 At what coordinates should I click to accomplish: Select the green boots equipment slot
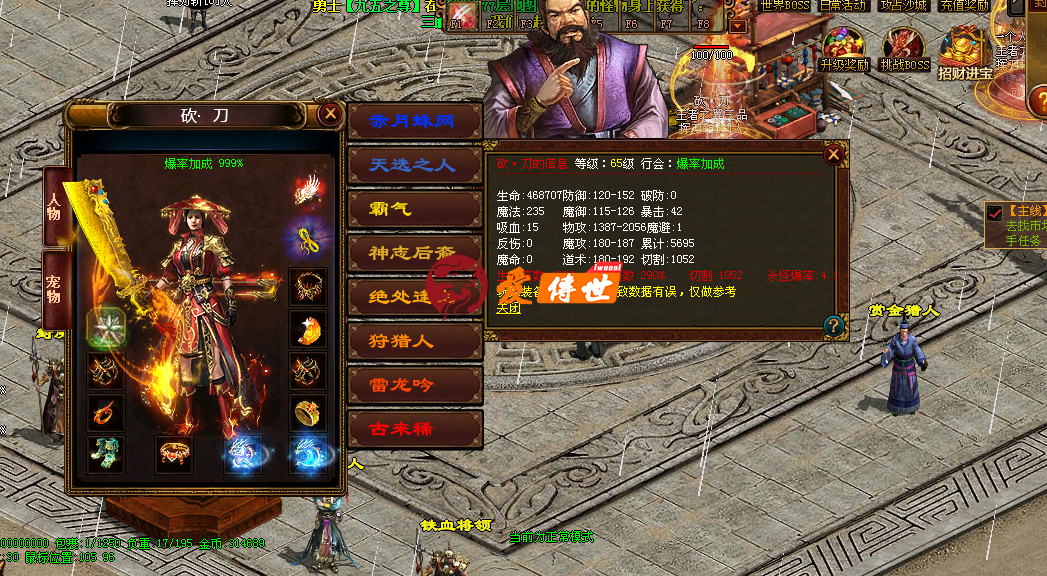[105, 454]
